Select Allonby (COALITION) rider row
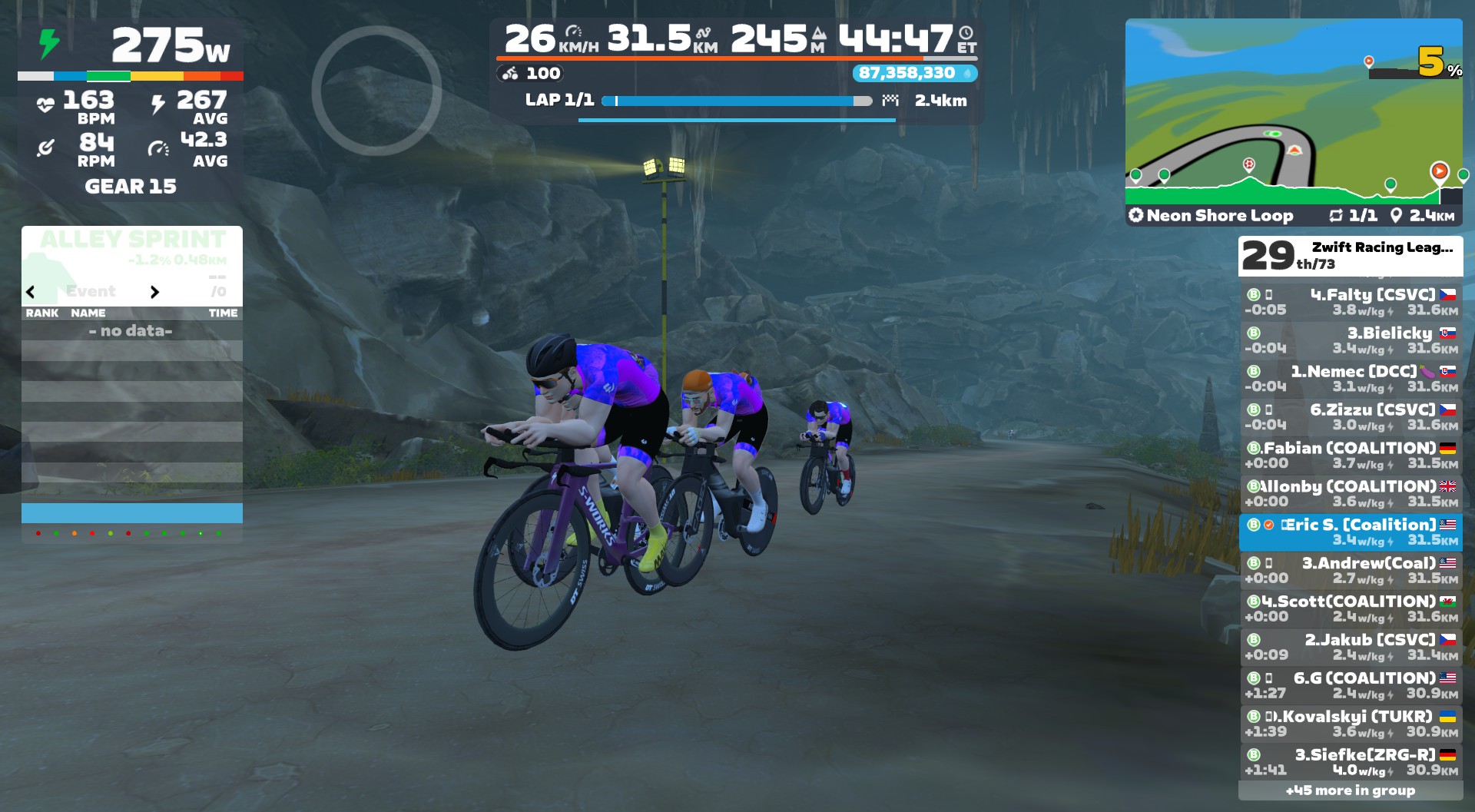Viewport: 1475px width, 812px height. pyautogui.click(x=1351, y=494)
